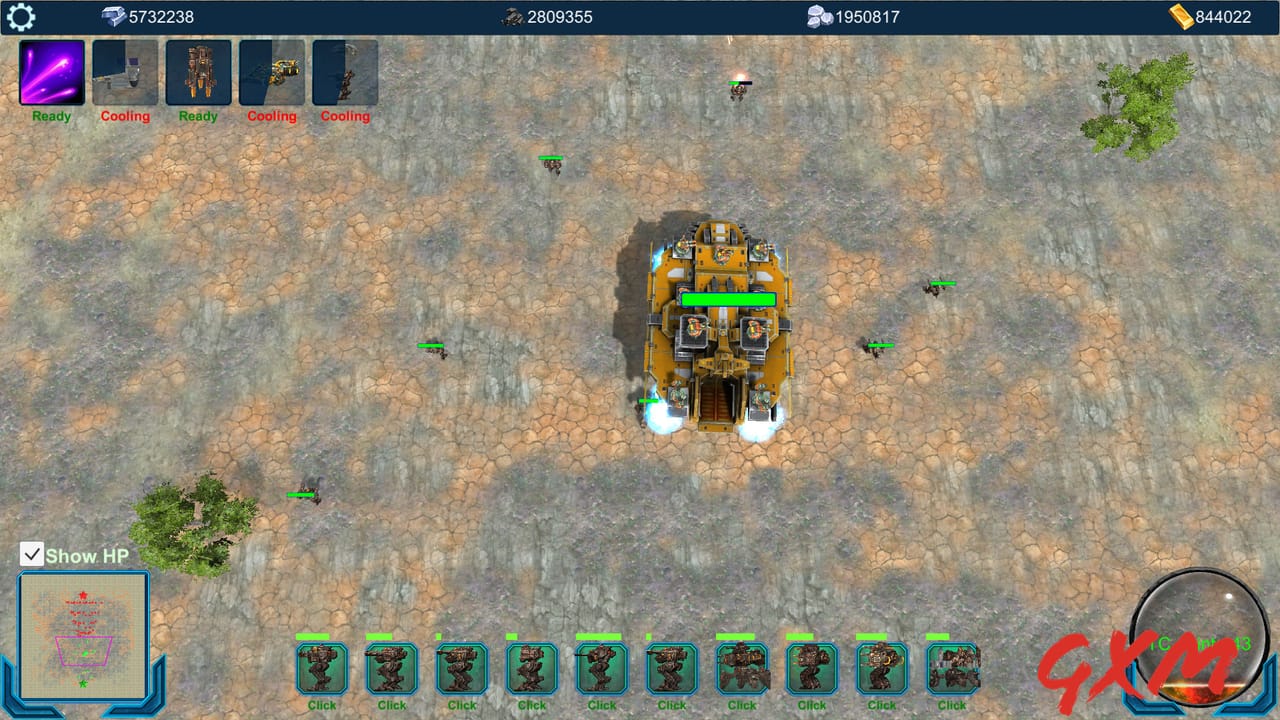Click the stone resource icon showing 1950817
1280x720 pixels.
click(820, 16)
